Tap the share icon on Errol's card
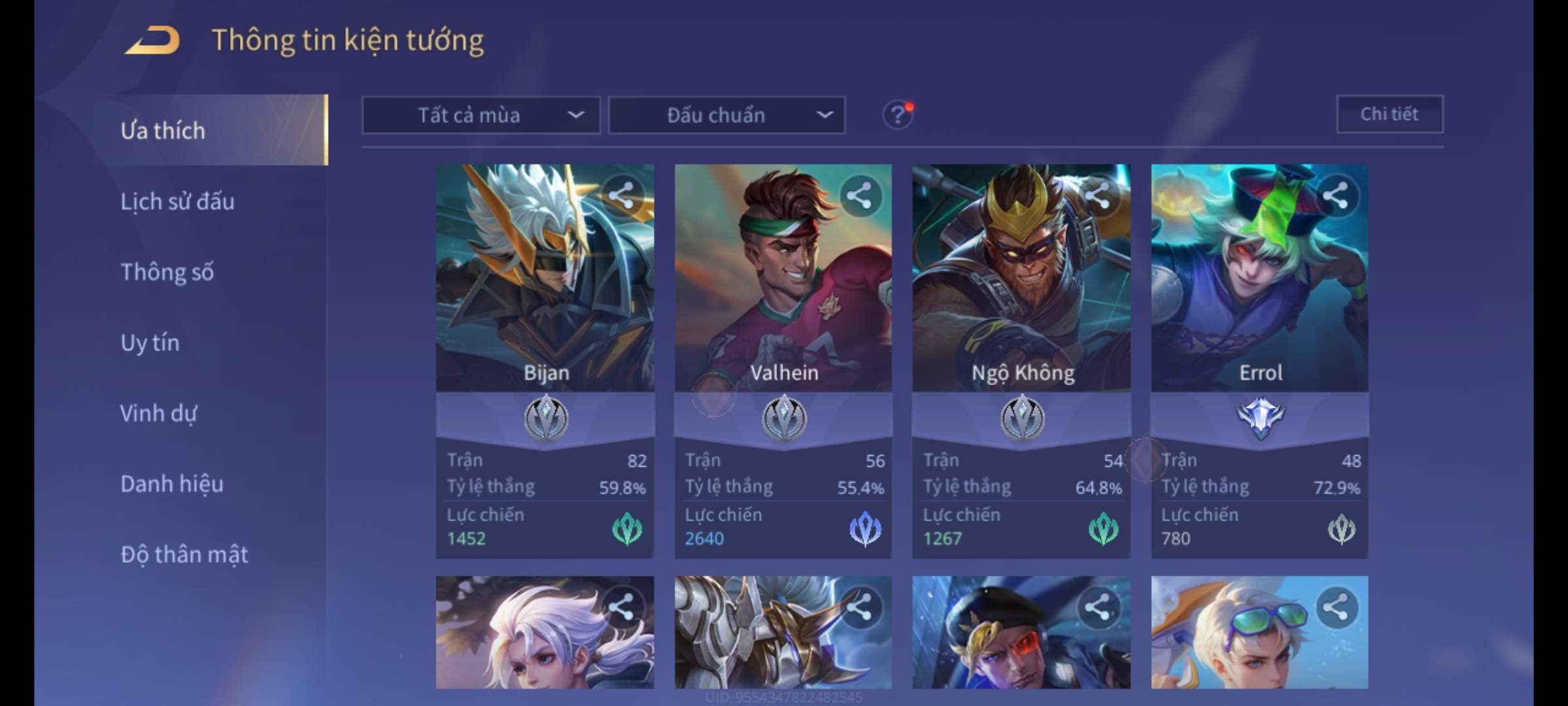The width and height of the screenshot is (1568, 706). click(x=1335, y=195)
